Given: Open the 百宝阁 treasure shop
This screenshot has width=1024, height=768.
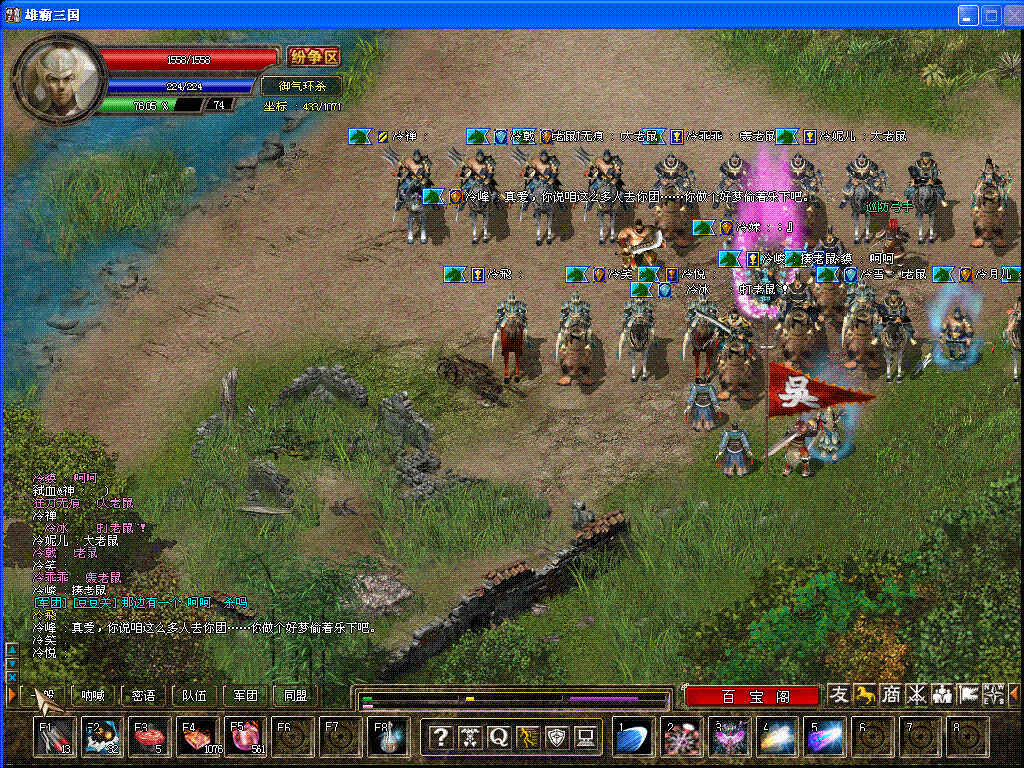Looking at the screenshot, I should point(754,695).
